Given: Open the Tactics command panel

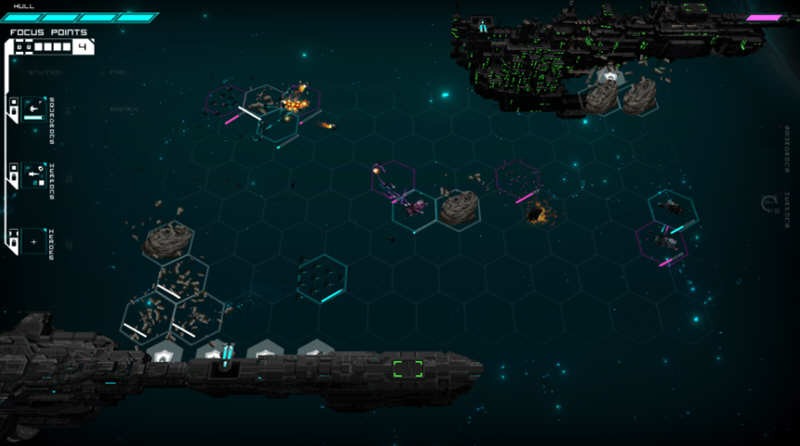Looking at the screenshot, I should (x=32, y=176).
